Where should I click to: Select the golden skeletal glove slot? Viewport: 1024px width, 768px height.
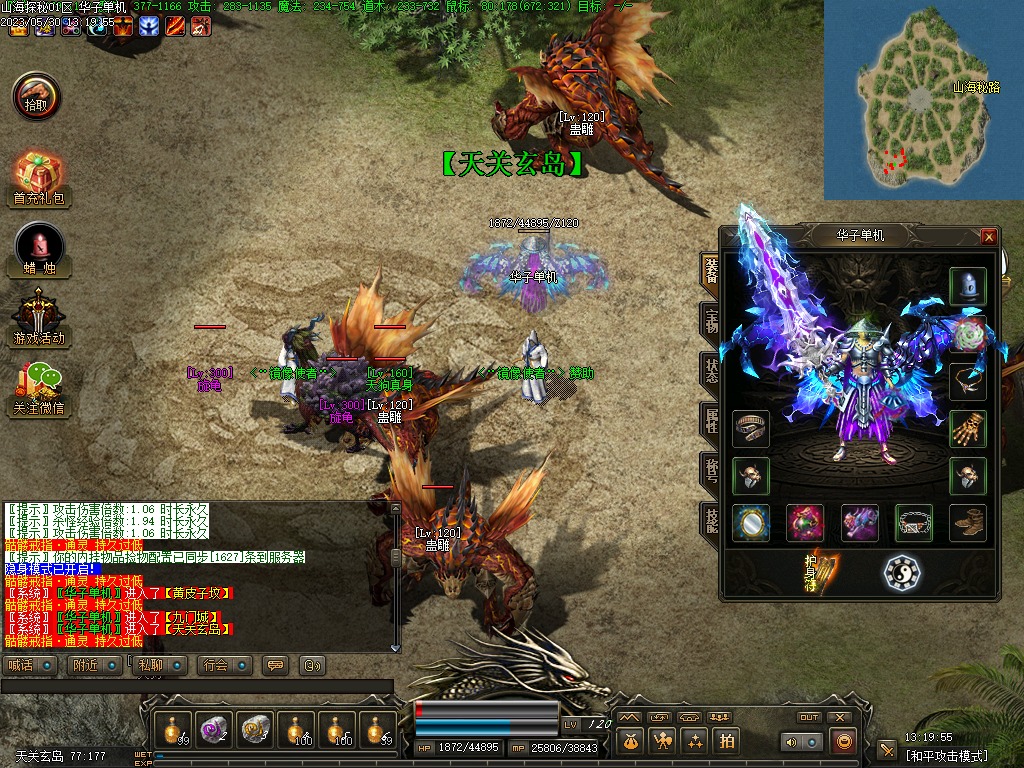967,429
